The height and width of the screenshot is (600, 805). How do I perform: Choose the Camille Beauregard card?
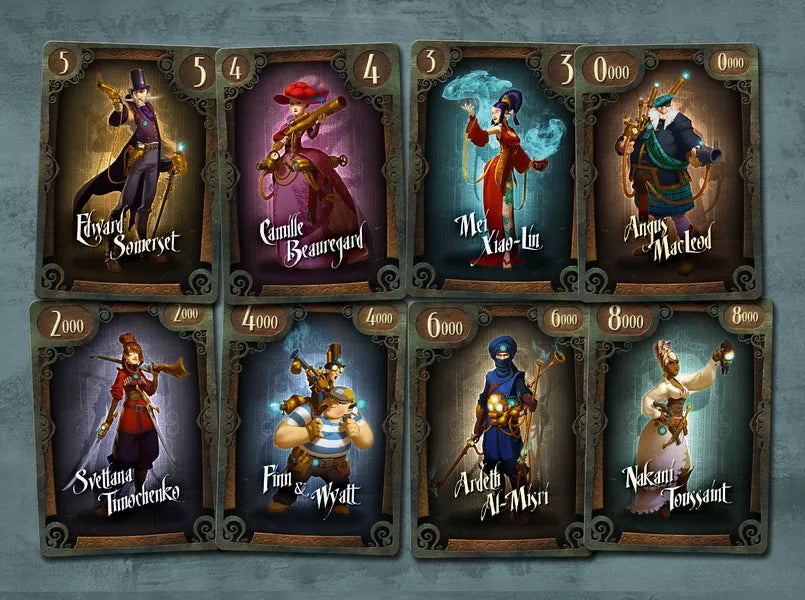[x=310, y=172]
